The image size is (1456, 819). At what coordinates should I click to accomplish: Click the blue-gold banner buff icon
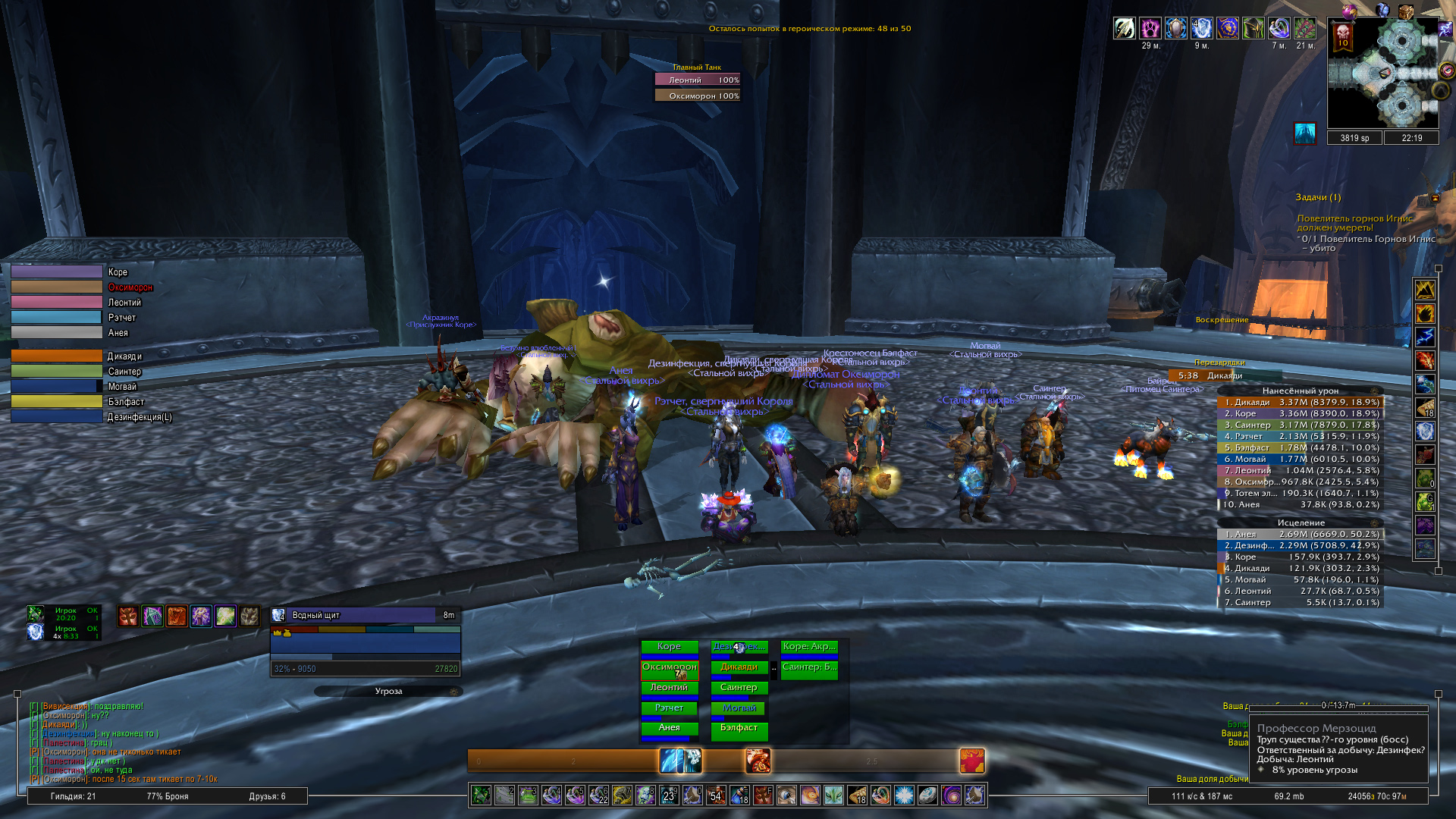(1227, 29)
